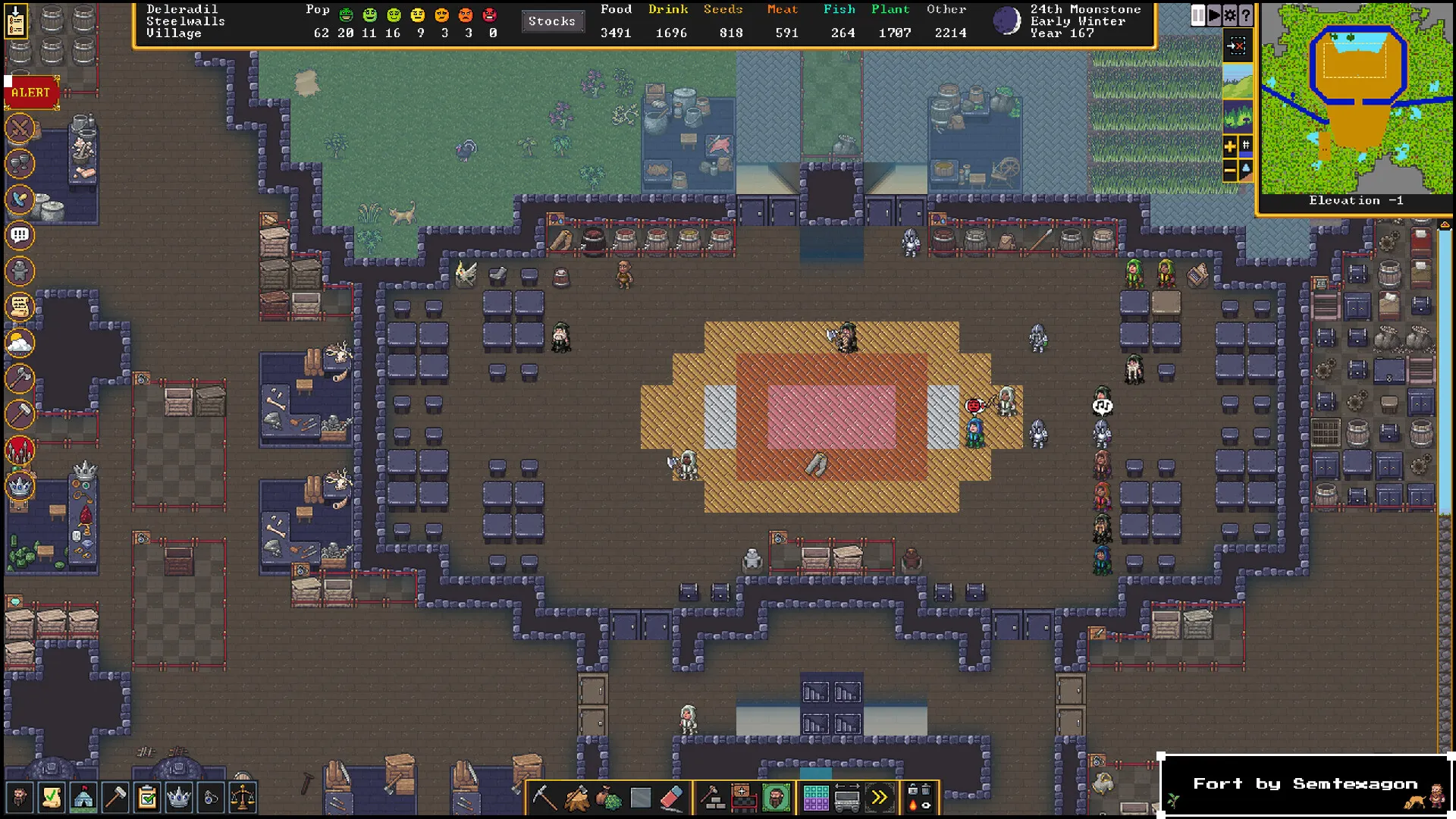Select the stone smoothing tool
Screen dimensions: 1456x819
[x=640, y=798]
